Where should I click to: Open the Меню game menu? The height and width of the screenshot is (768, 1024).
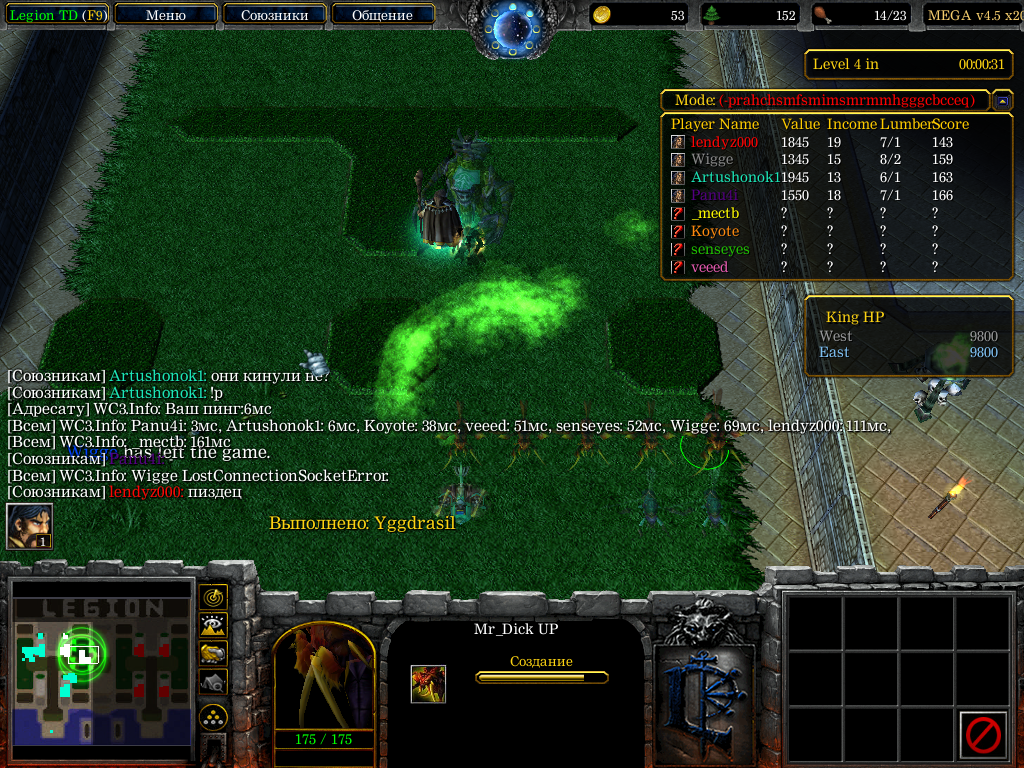pos(165,15)
